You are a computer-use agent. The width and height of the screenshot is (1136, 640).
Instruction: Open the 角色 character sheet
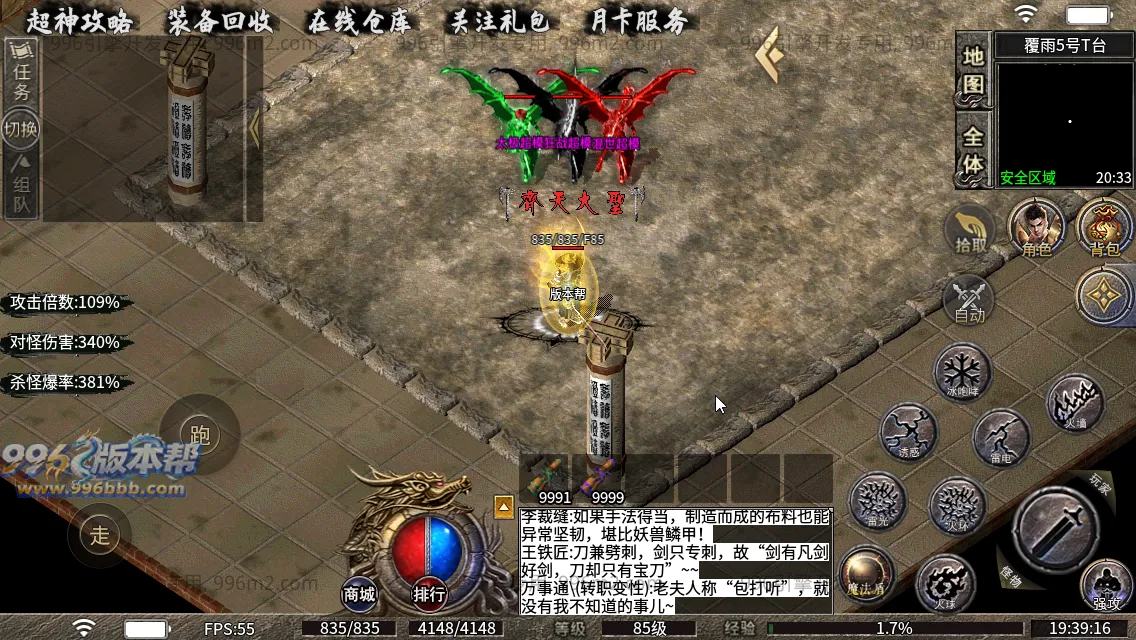(1036, 227)
